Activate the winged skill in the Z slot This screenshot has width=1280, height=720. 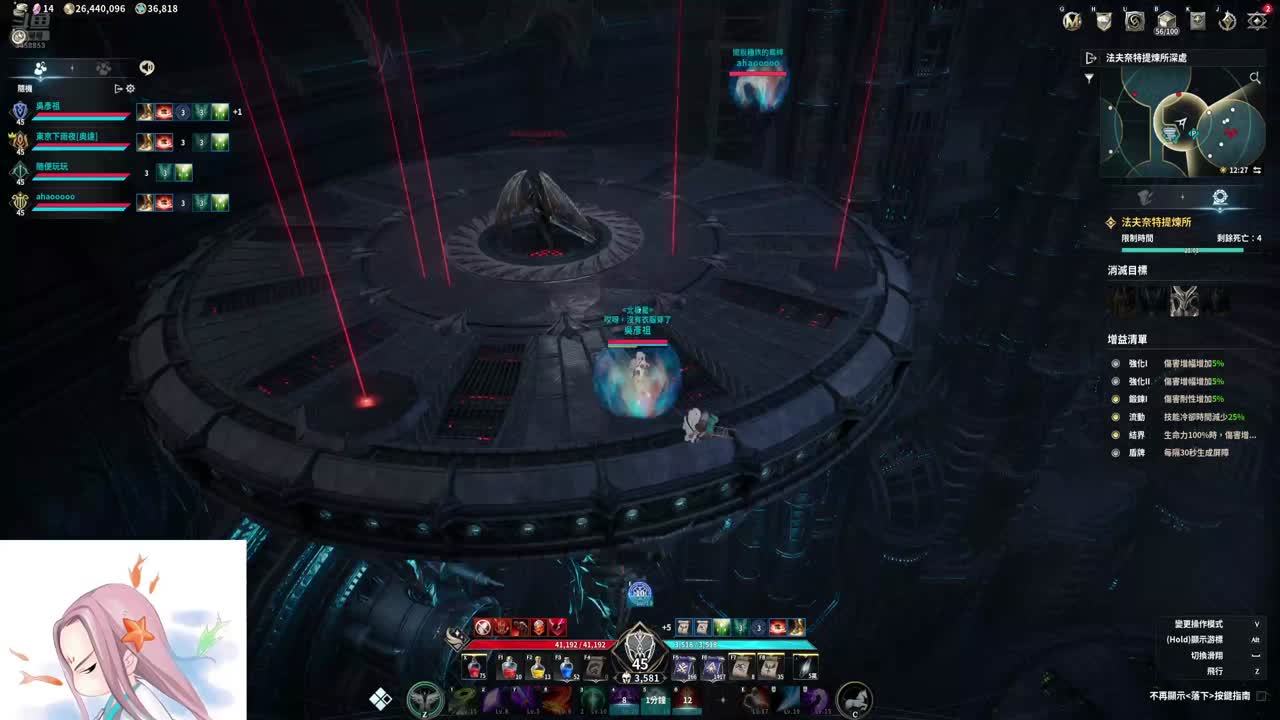[425, 699]
